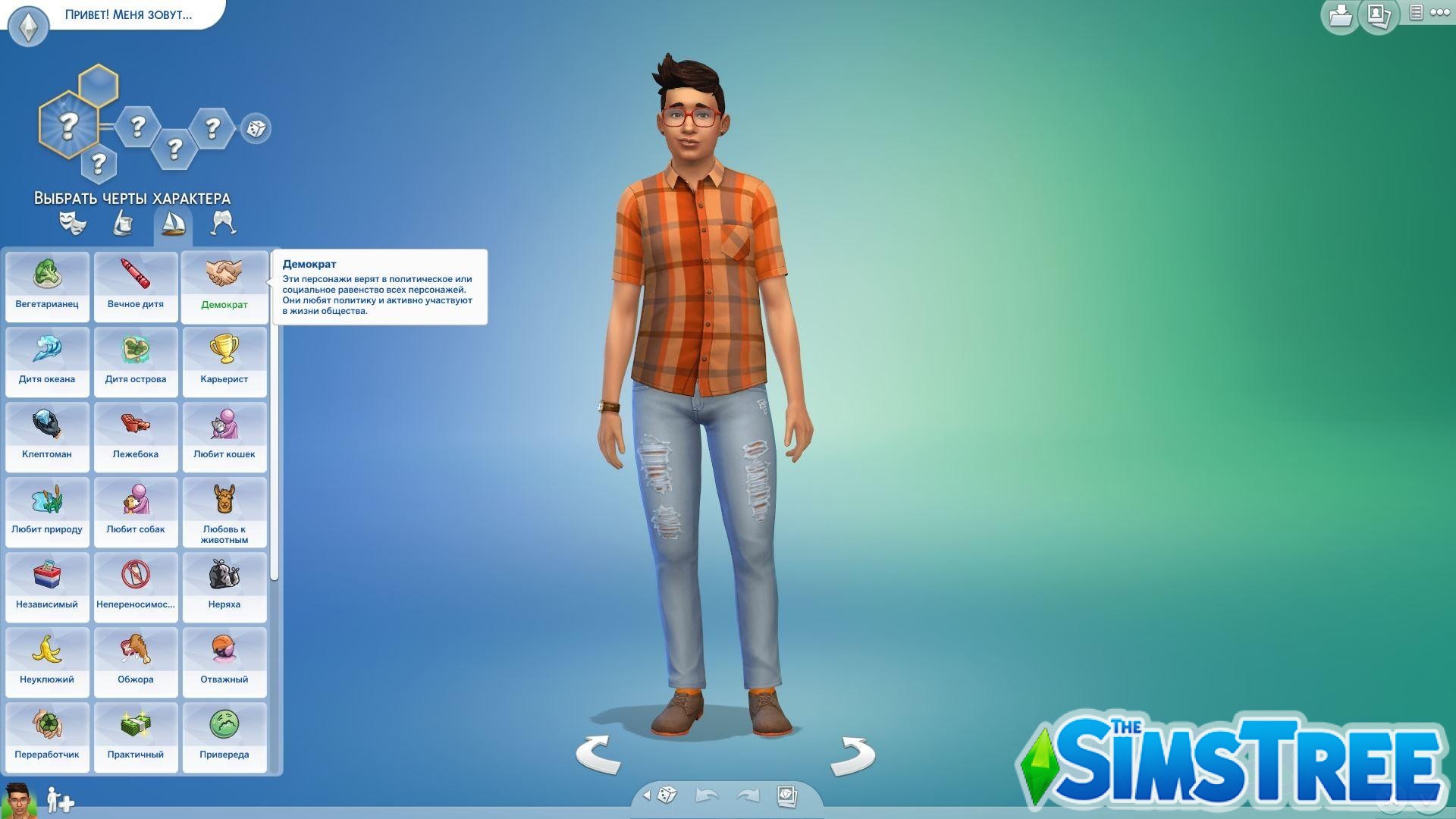Randomize traits with the dice icon
The image size is (1456, 819).
tap(256, 129)
